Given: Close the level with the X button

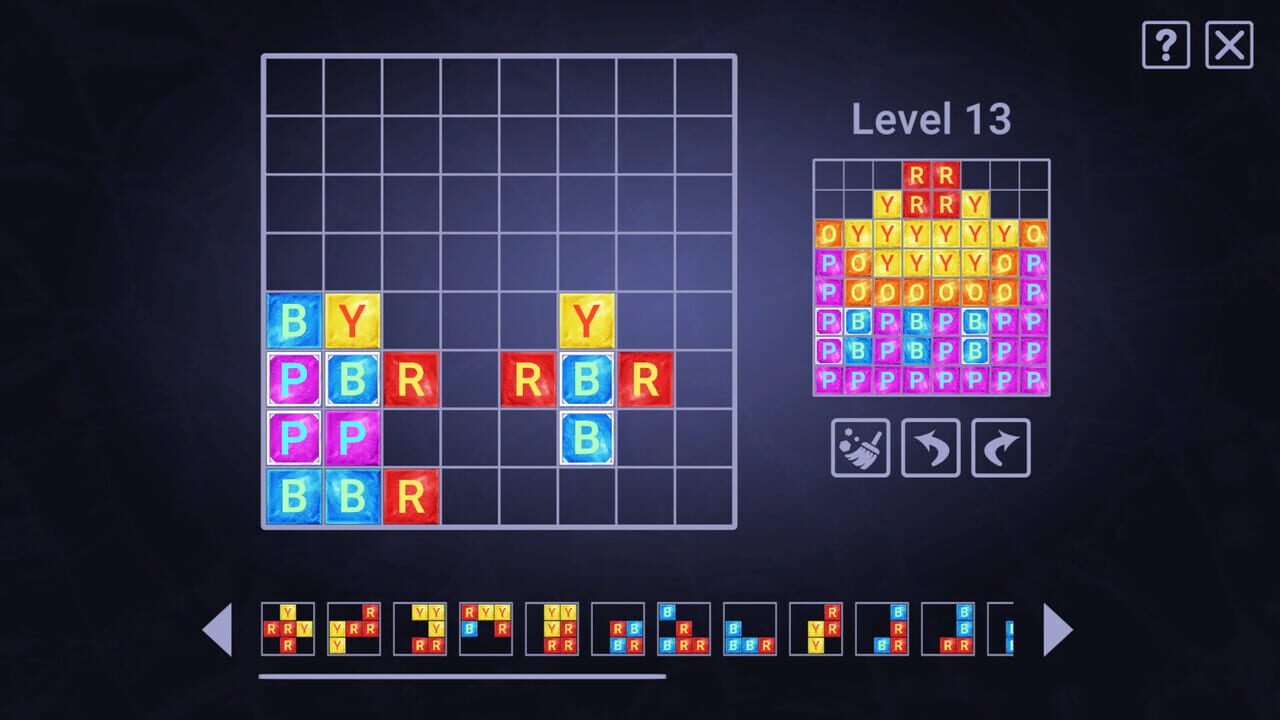Looking at the screenshot, I should [x=1229, y=45].
